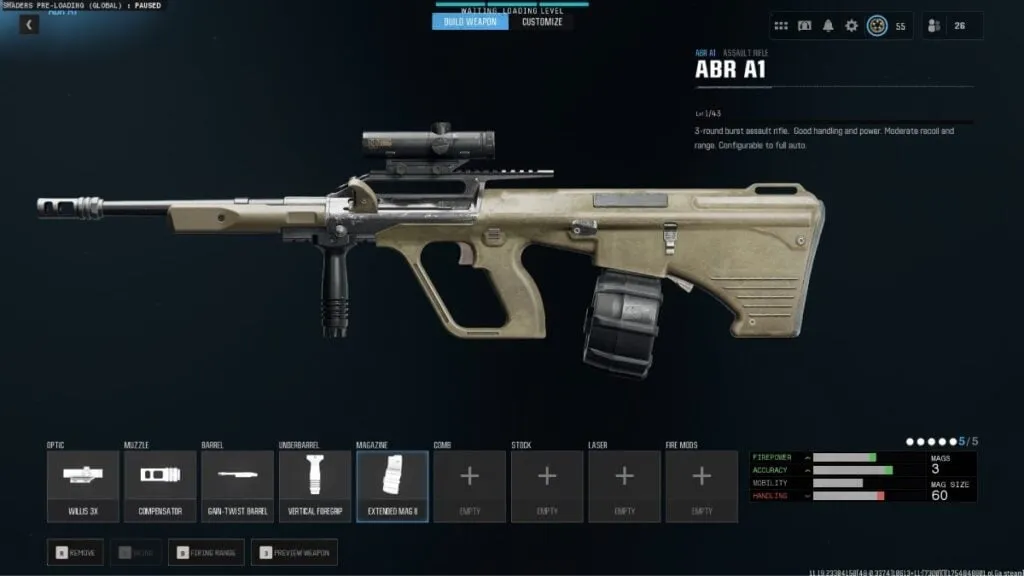Switch to the Build Weapon tab
The width and height of the screenshot is (1024, 576).
pos(470,22)
